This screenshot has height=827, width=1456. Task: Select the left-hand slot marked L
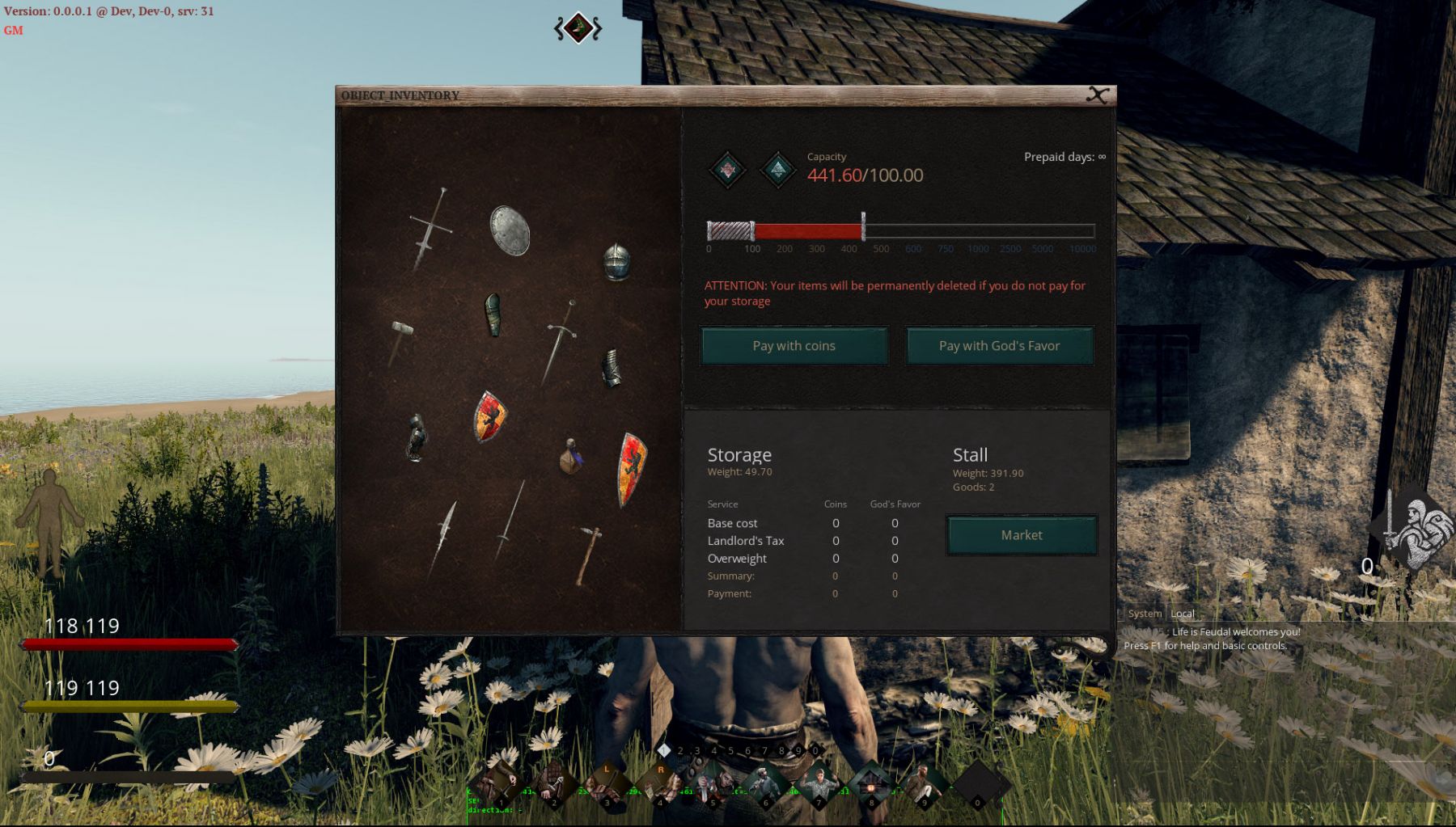[x=607, y=783]
